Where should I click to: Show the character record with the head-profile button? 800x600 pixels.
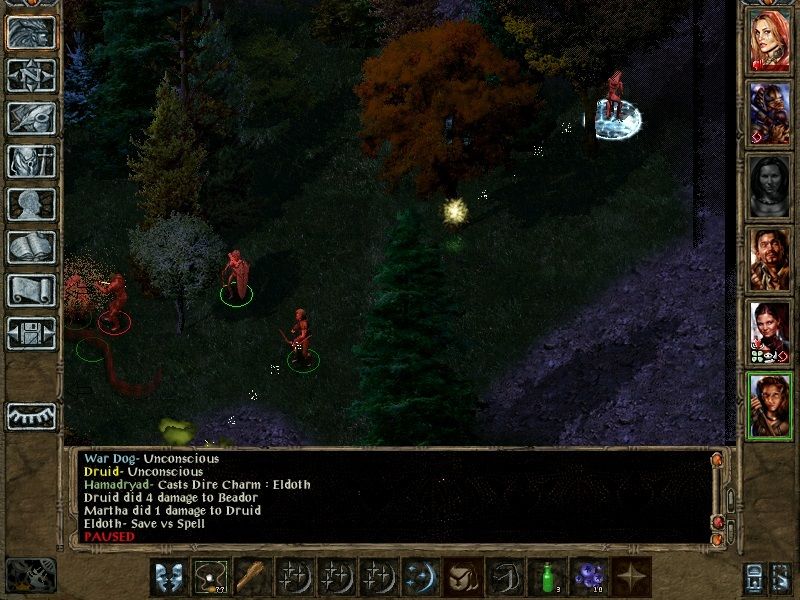31,204
